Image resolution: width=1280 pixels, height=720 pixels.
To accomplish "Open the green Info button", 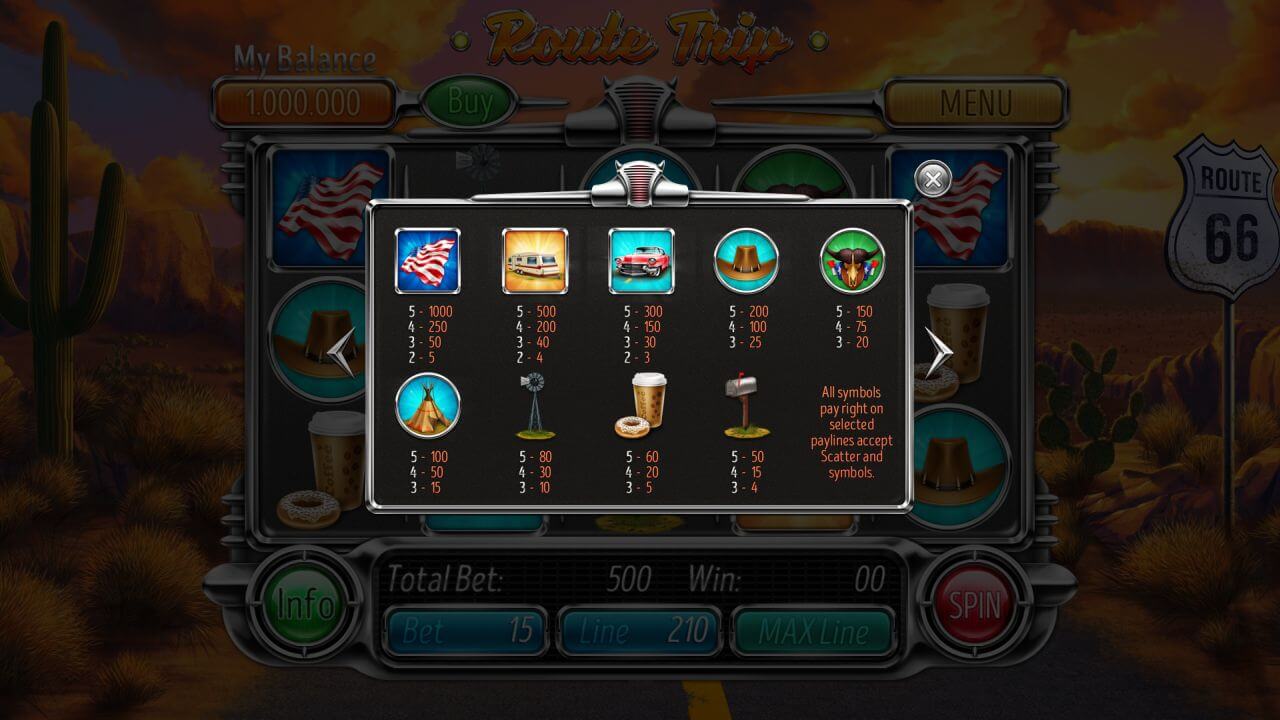I will pyautogui.click(x=305, y=604).
